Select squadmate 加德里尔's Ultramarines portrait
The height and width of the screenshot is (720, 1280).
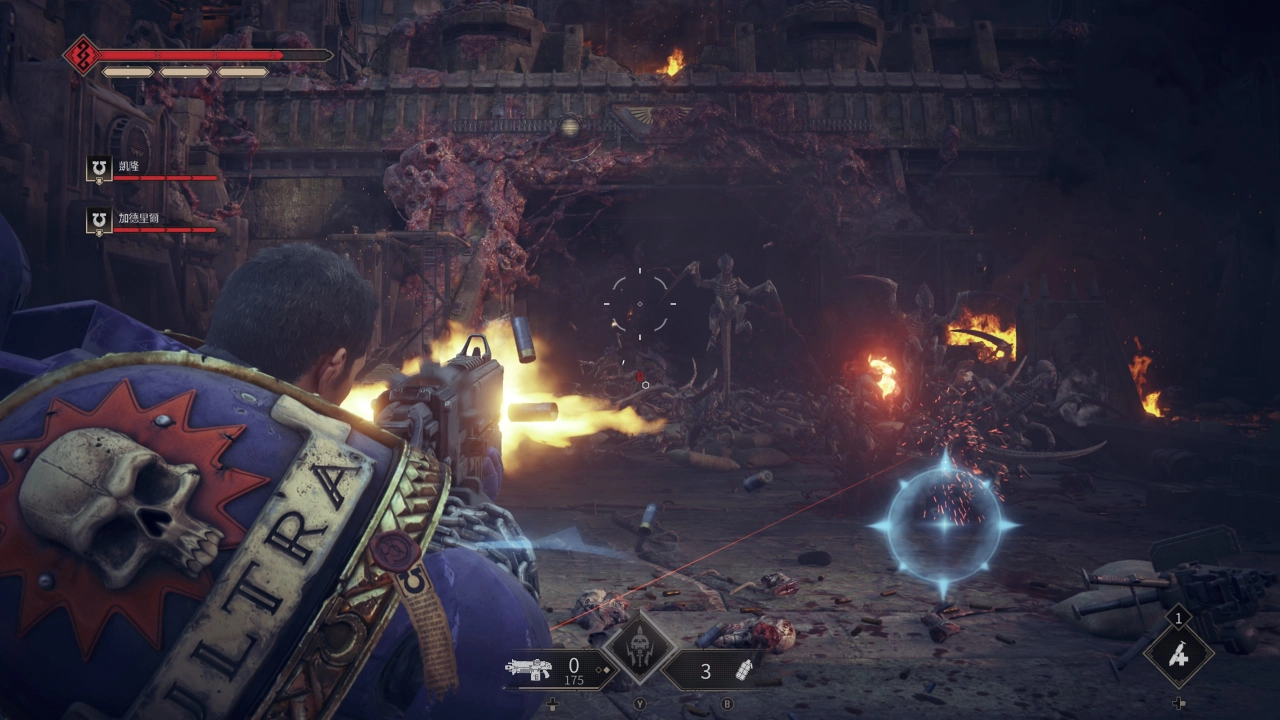[x=98, y=221]
